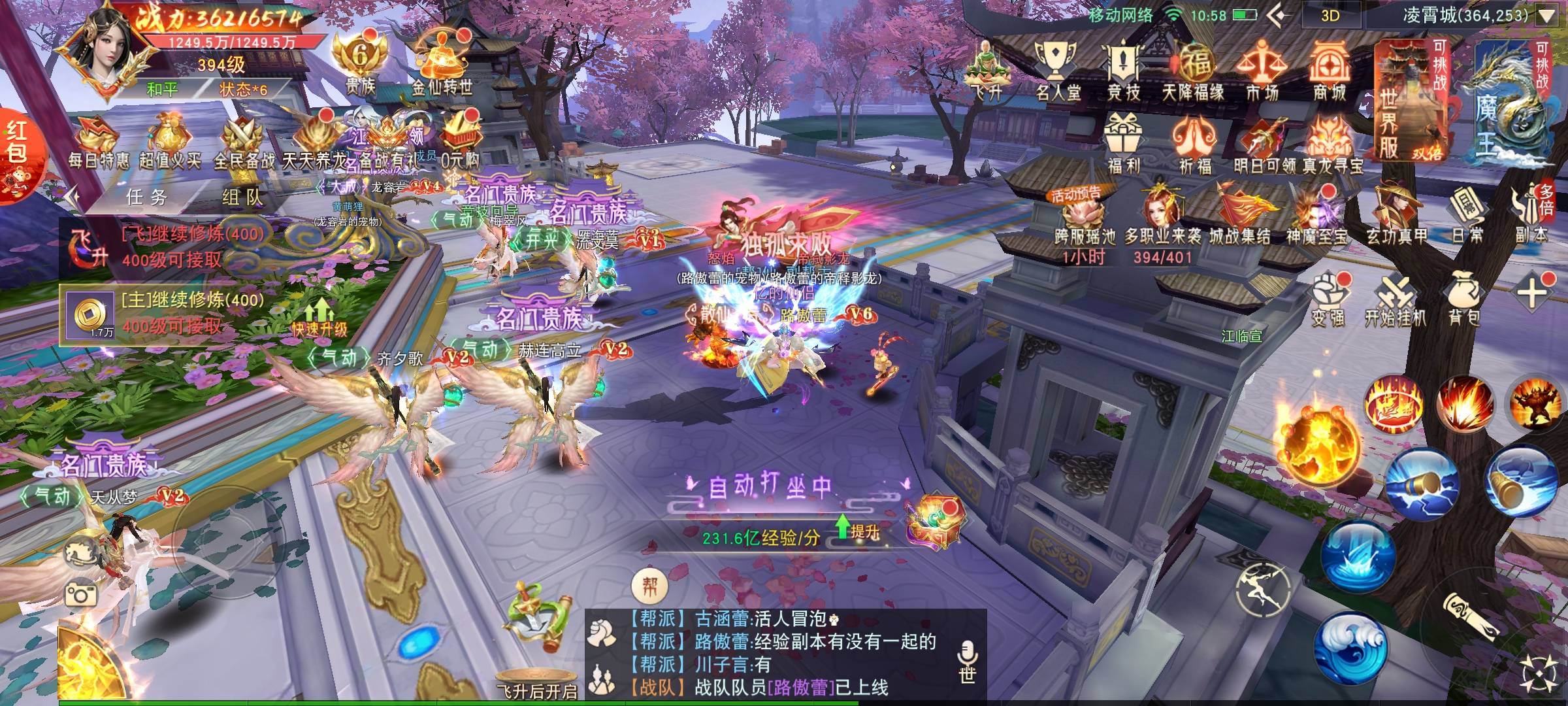
Task: Open the 福利 gift box menu
Action: pos(1124,144)
